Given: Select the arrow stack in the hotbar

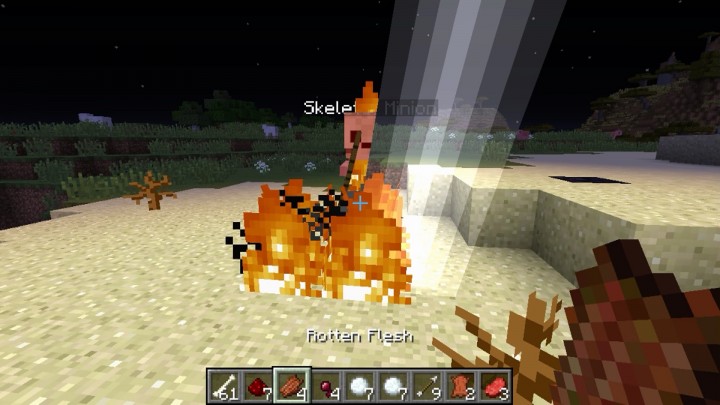Looking at the screenshot, I should coord(425,385).
